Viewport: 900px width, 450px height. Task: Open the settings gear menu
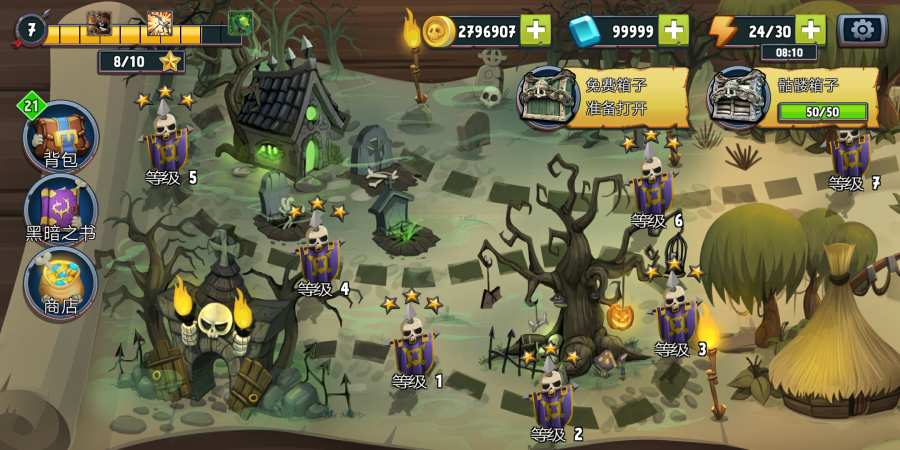point(862,30)
